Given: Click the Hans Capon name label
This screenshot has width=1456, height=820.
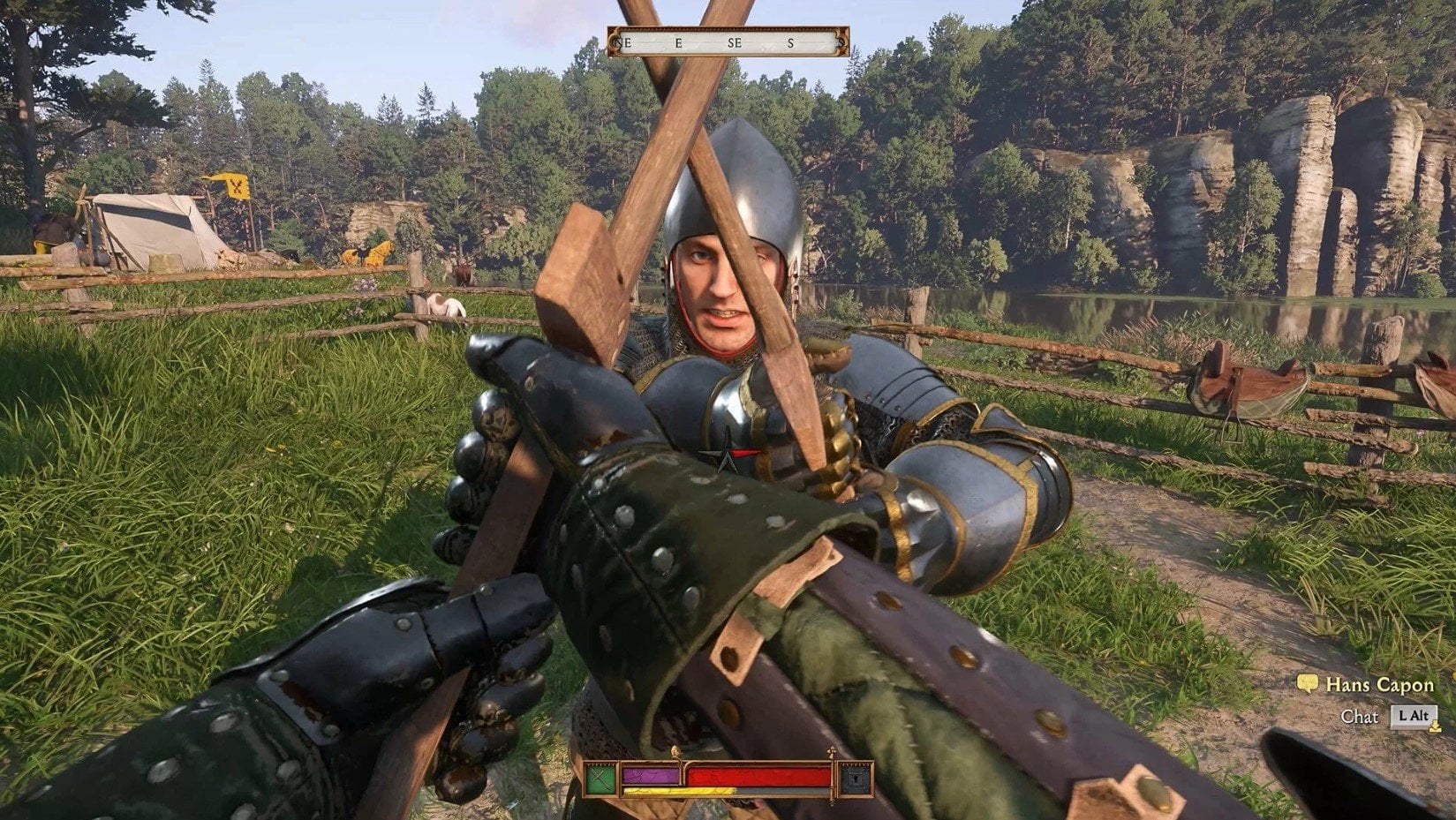Looking at the screenshot, I should (1379, 686).
